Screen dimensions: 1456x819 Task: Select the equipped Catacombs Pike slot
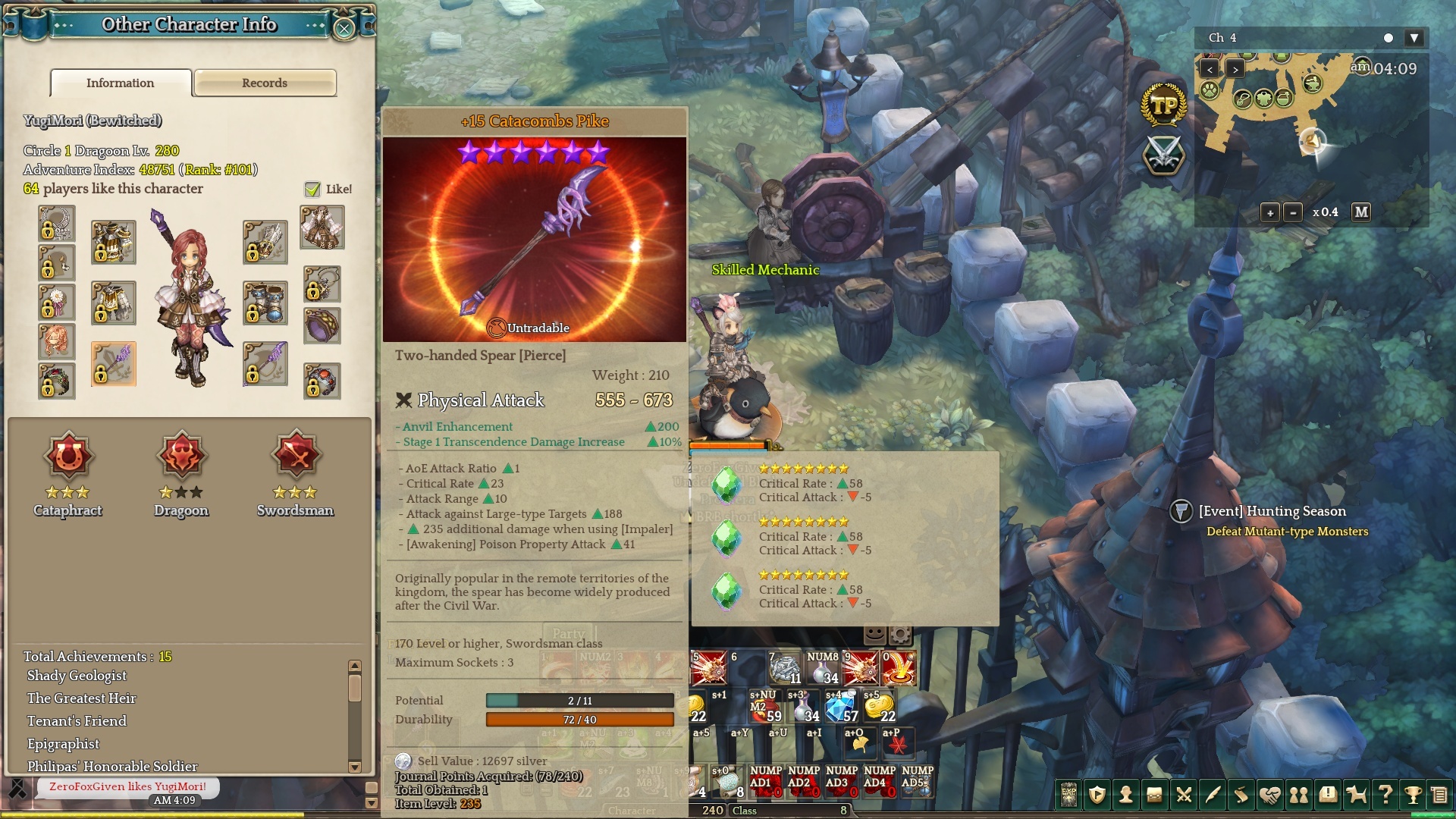click(114, 364)
